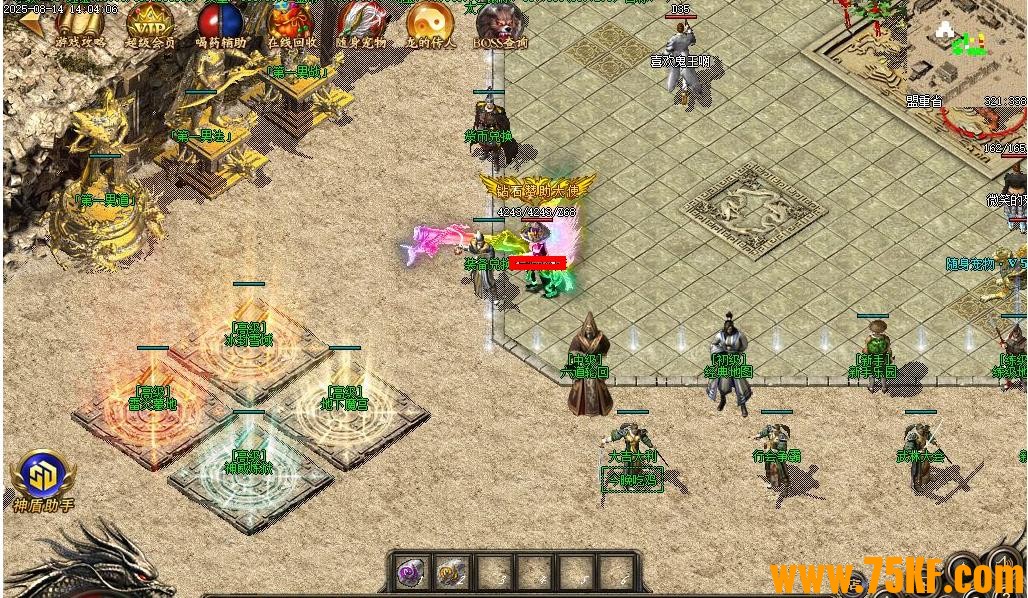1028x598 pixels.
Task: Open the 随身宠物 pet icon
Action: [360, 22]
